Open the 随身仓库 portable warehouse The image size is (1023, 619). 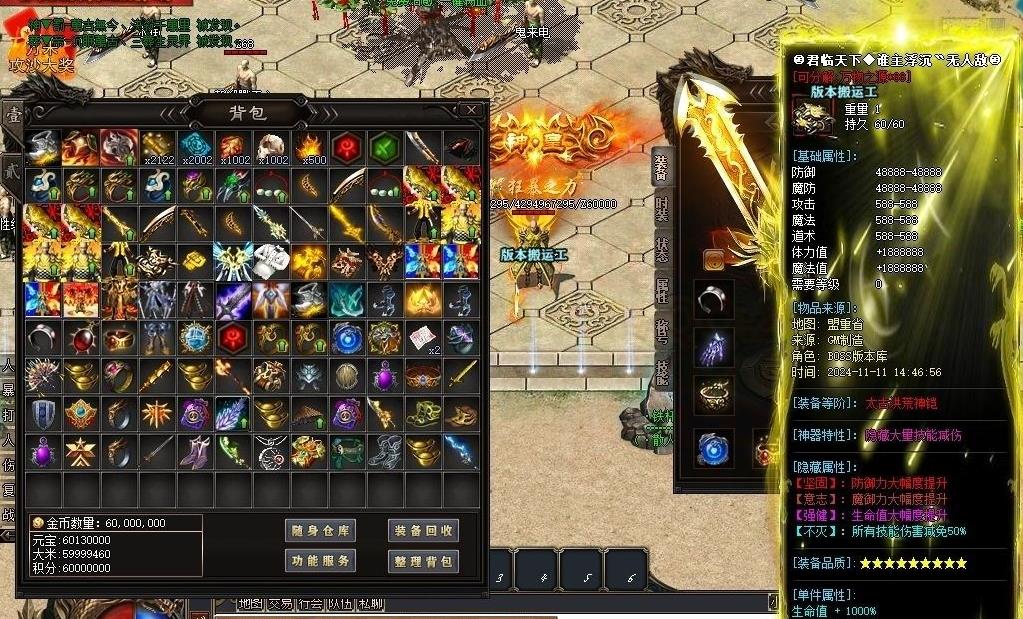tap(320, 530)
